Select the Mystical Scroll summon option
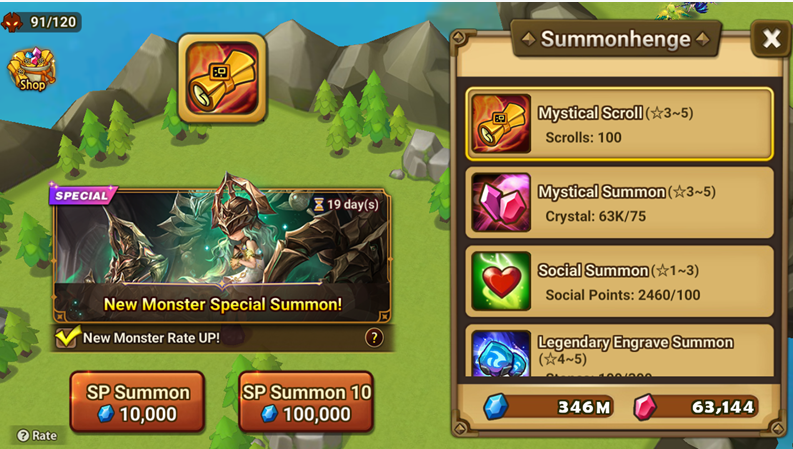 click(619, 124)
